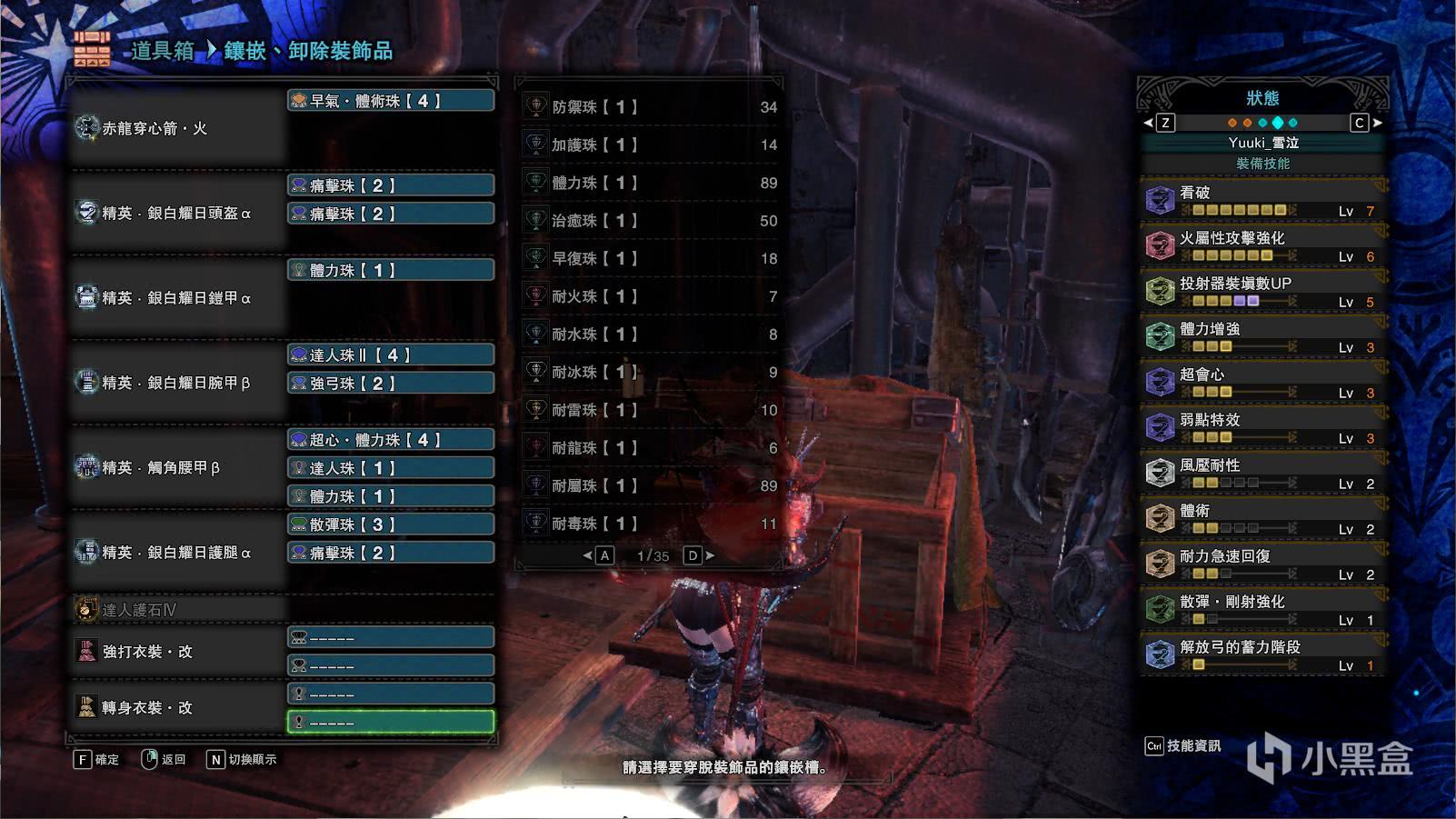
Task: Choose 防禦珠【1】 from the decoration list
Action: click(651, 107)
